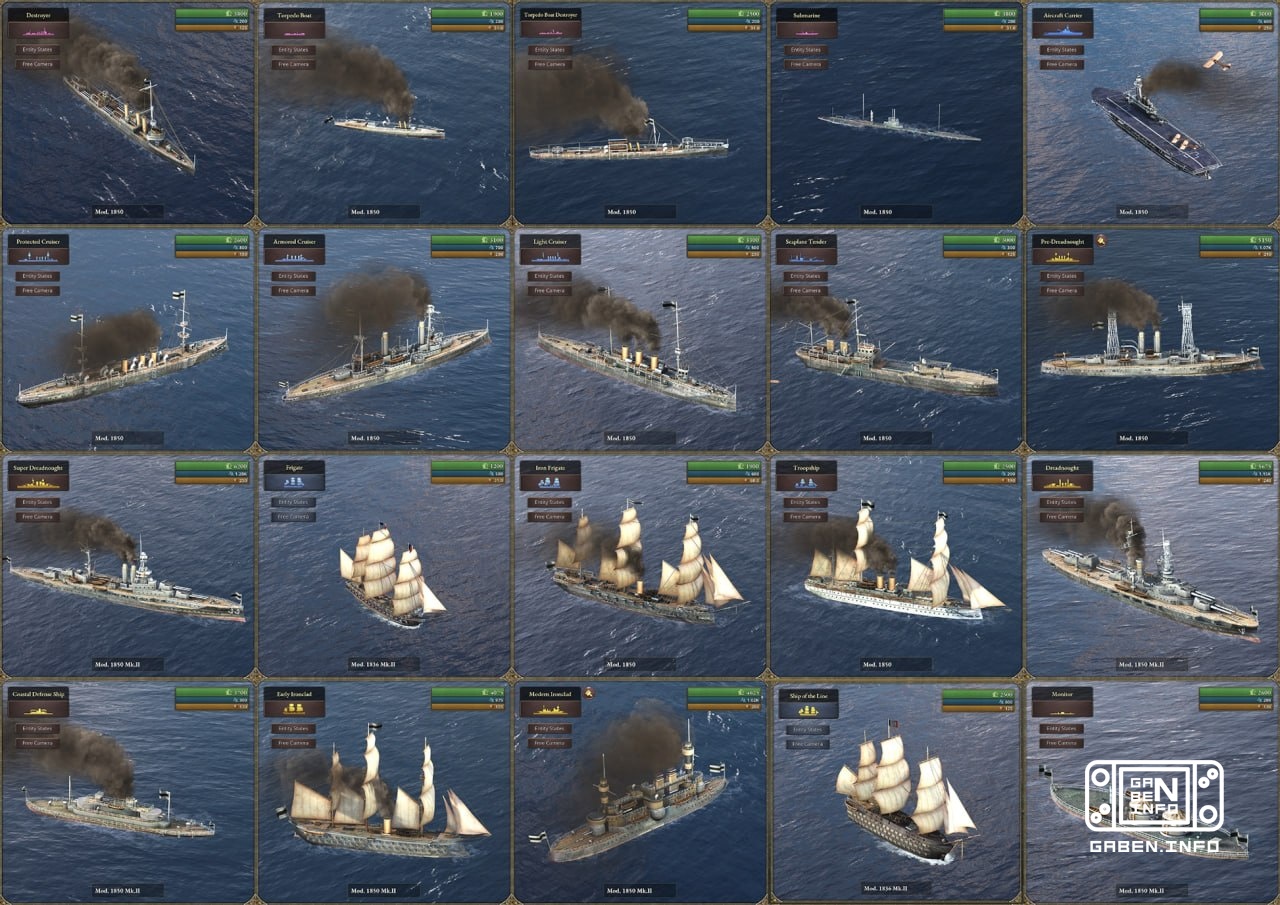Expand Entity States for the Troopship
This screenshot has height=905, width=1280.
pos(805,501)
